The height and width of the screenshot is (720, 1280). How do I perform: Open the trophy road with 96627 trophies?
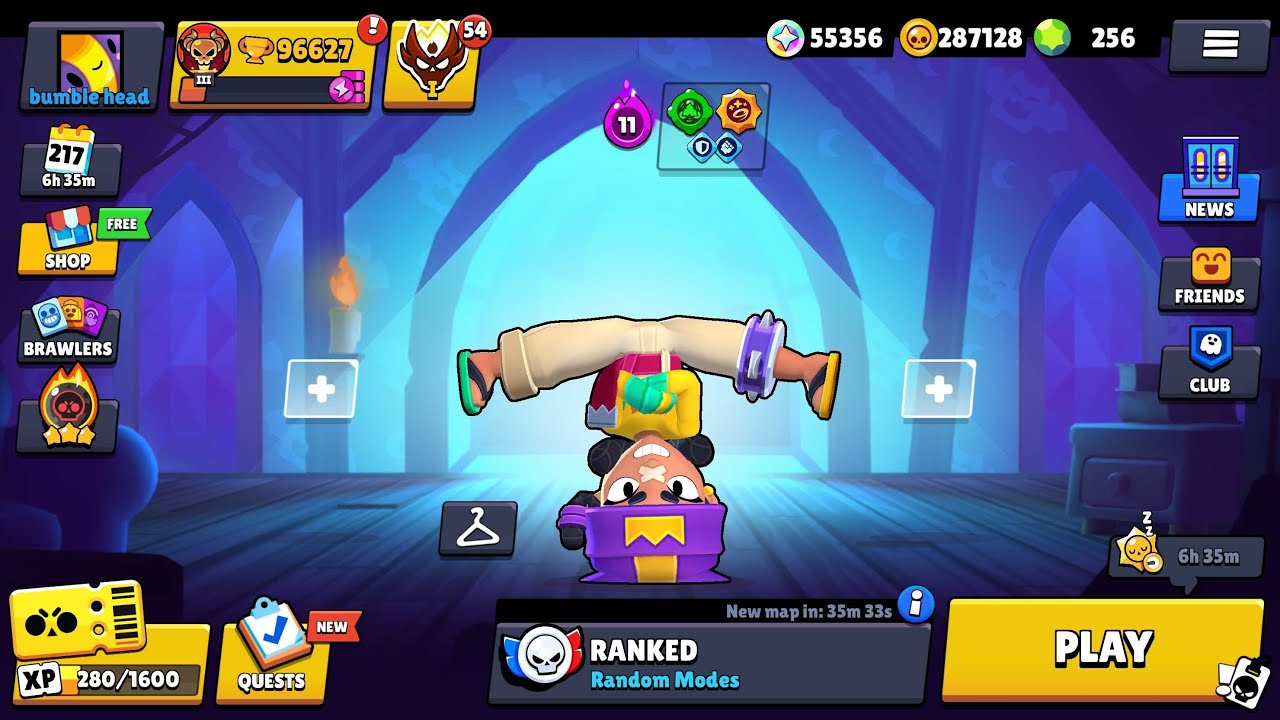click(x=273, y=65)
